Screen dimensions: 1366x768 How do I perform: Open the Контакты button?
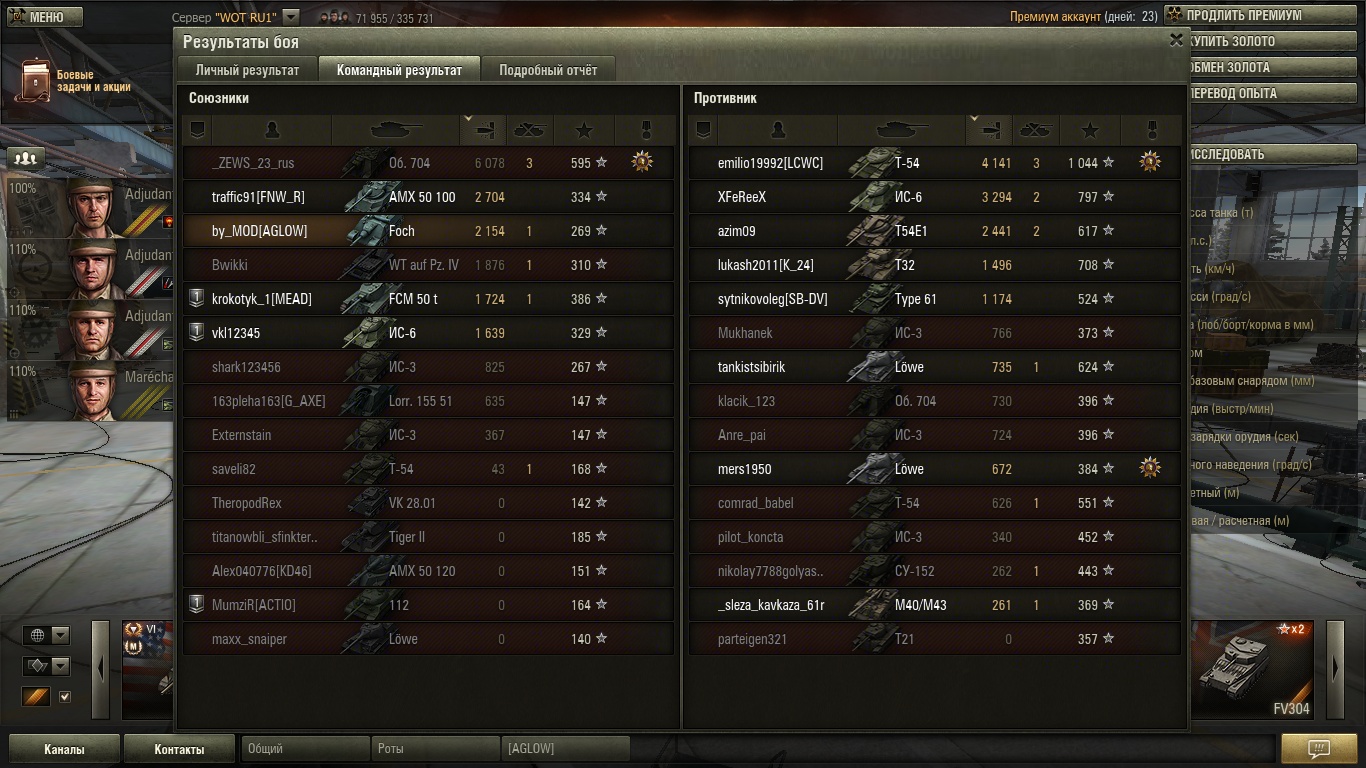[179, 749]
